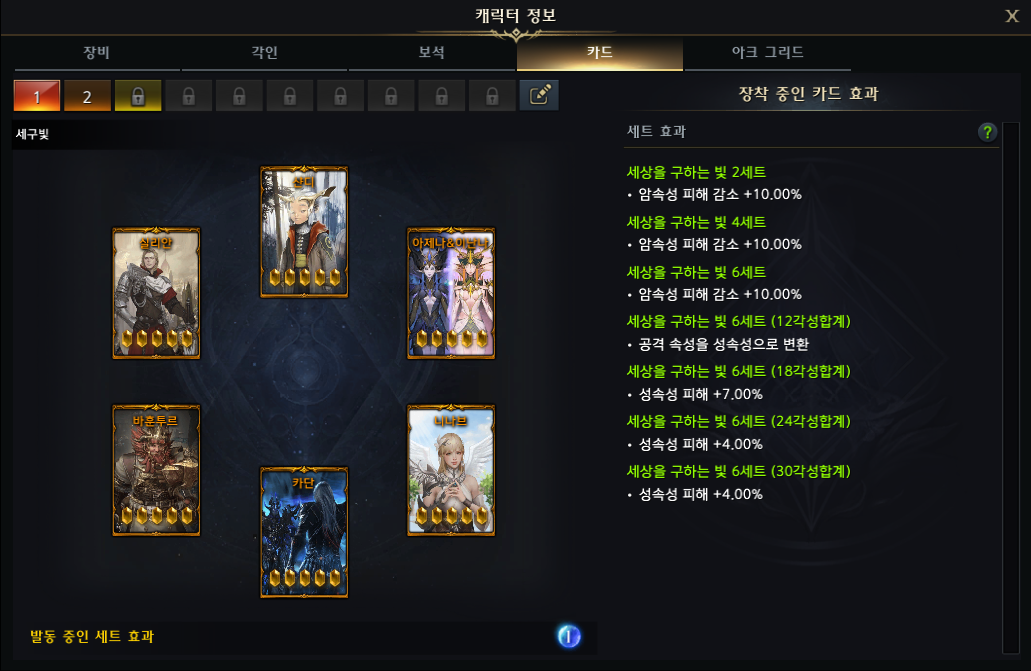Click the blue info icon for 발동 중인 세트 효과

point(569,636)
